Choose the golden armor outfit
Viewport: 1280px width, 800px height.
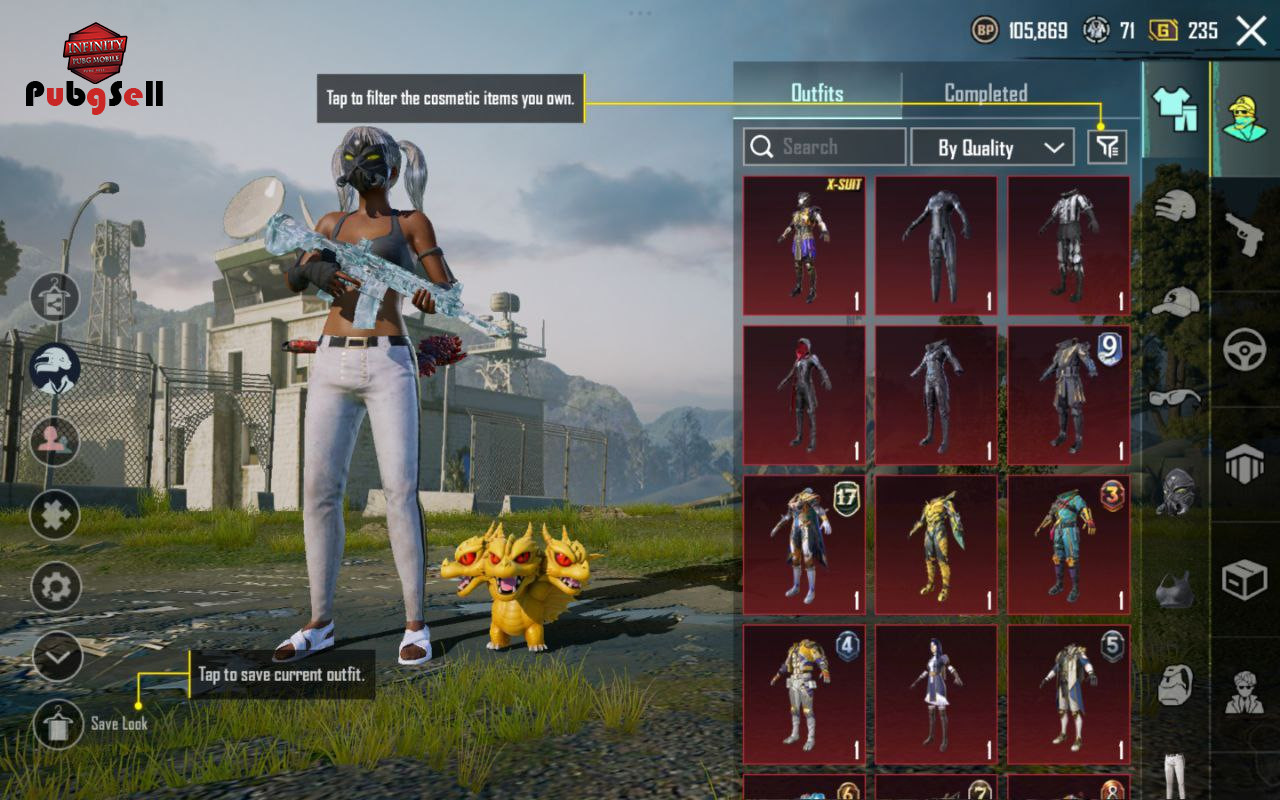936,544
